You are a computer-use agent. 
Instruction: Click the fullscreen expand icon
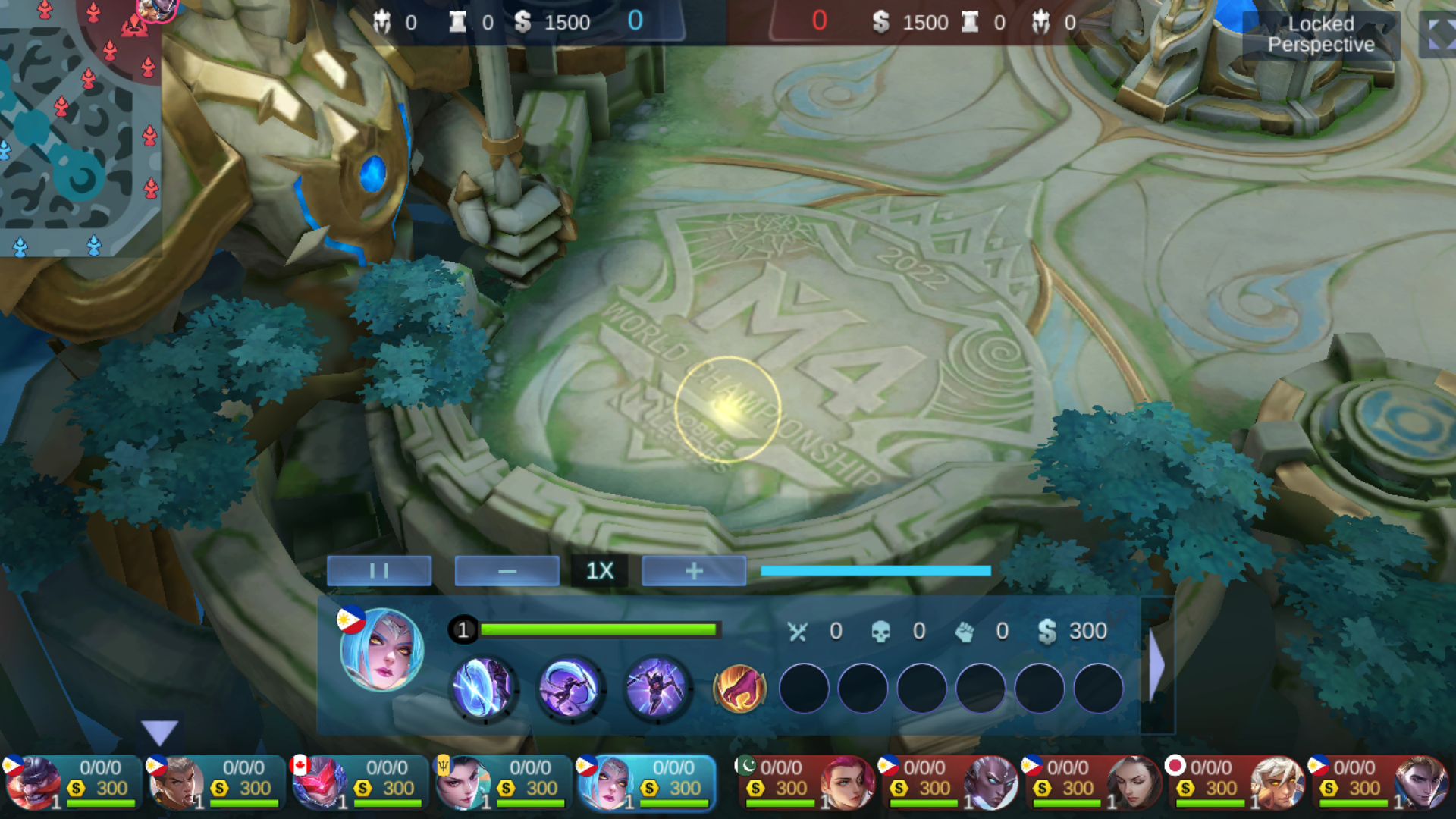coord(1439,34)
